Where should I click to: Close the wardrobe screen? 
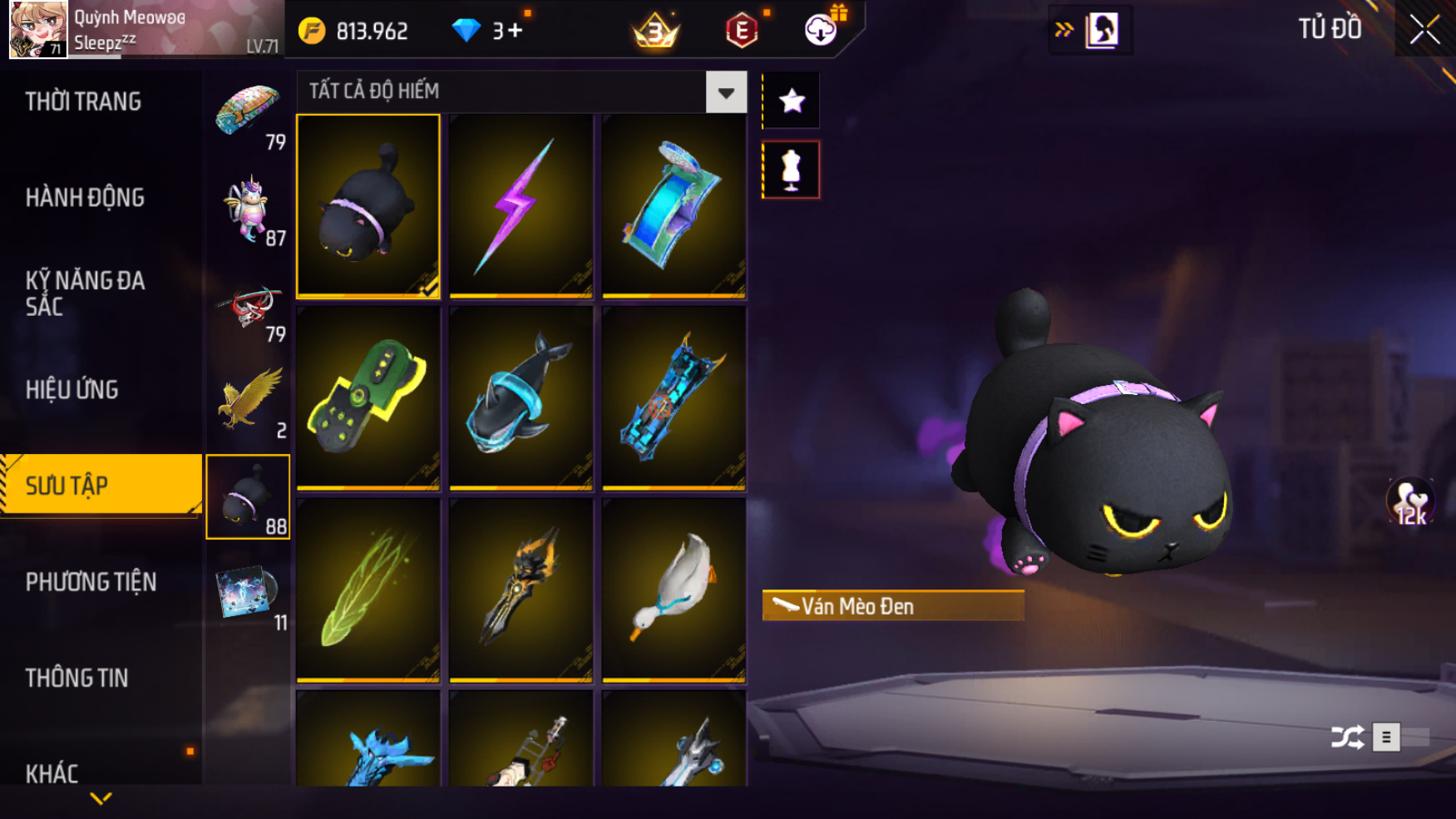[1424, 31]
